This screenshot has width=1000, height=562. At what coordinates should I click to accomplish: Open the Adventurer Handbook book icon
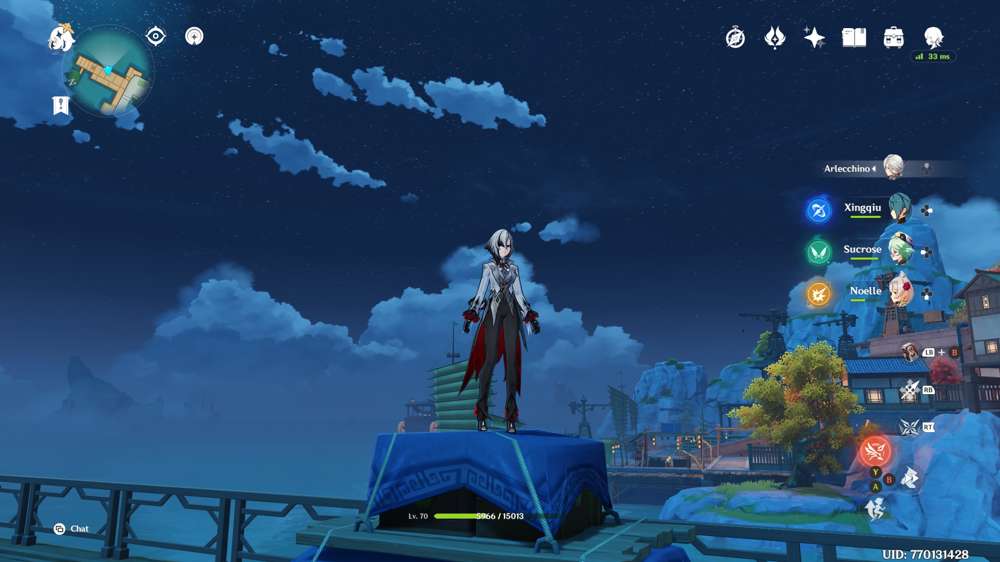[x=854, y=38]
